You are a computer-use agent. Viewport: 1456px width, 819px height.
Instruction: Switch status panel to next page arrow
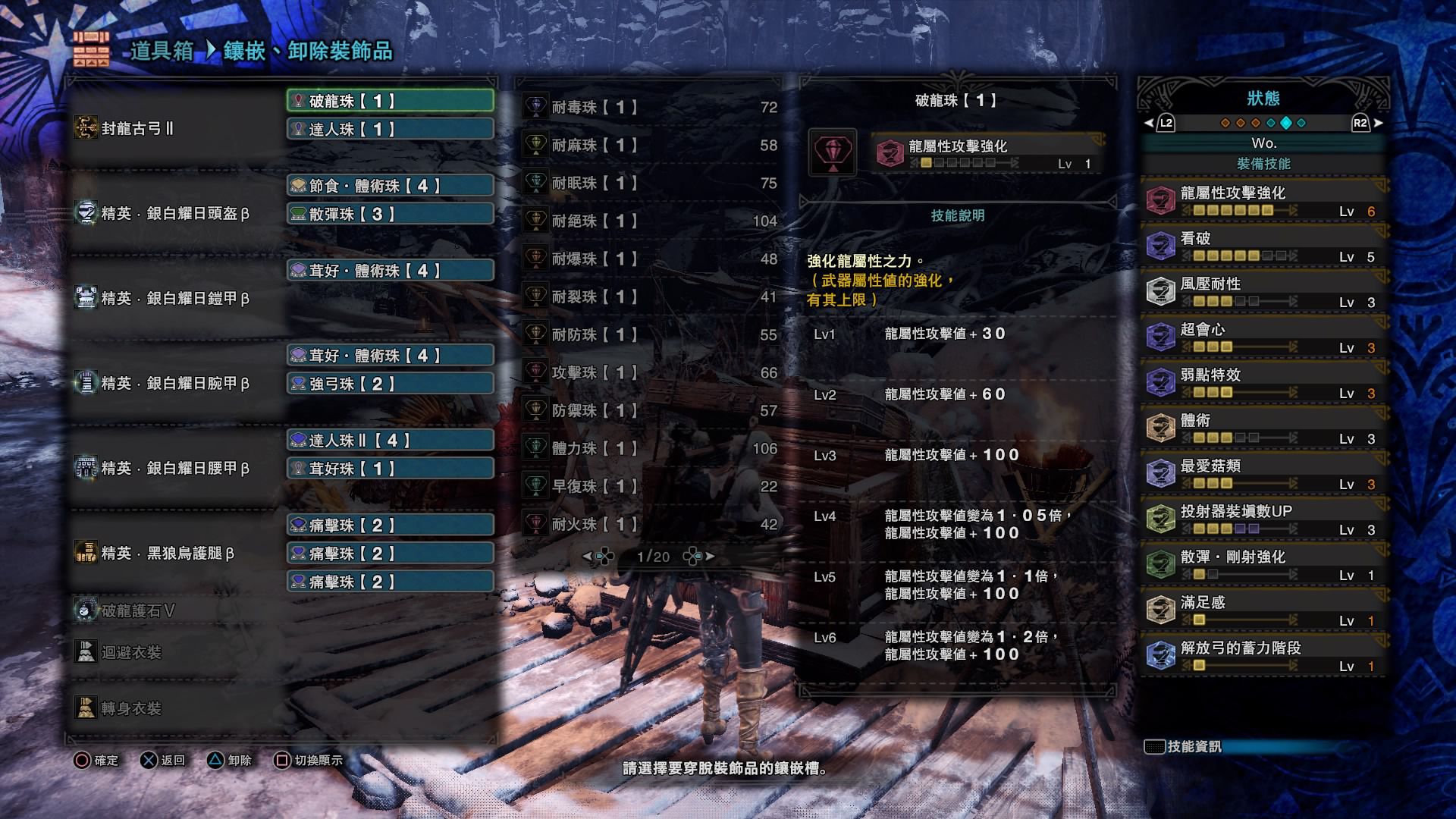(x=1377, y=123)
